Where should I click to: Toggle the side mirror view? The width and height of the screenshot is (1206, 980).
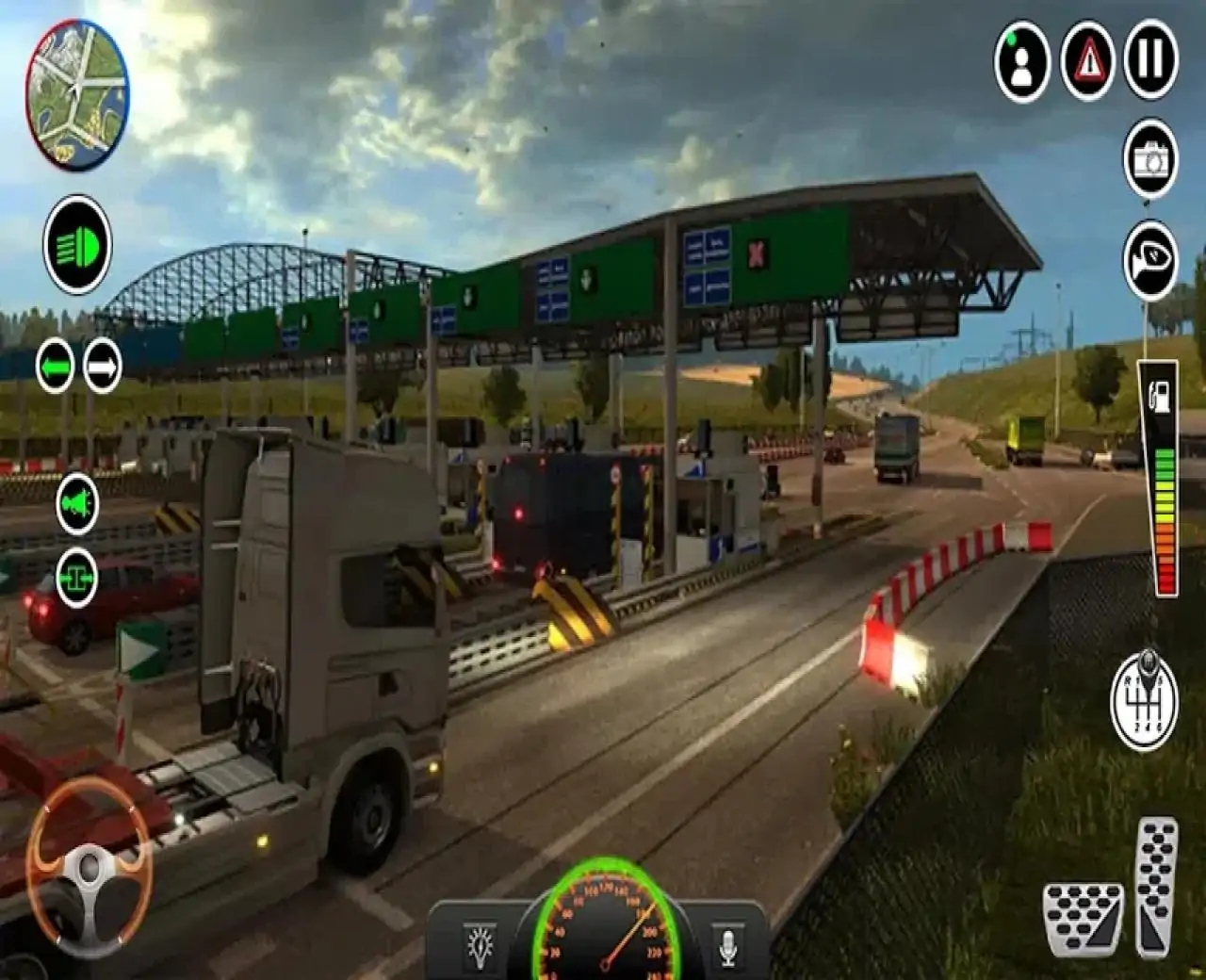(x=1150, y=259)
